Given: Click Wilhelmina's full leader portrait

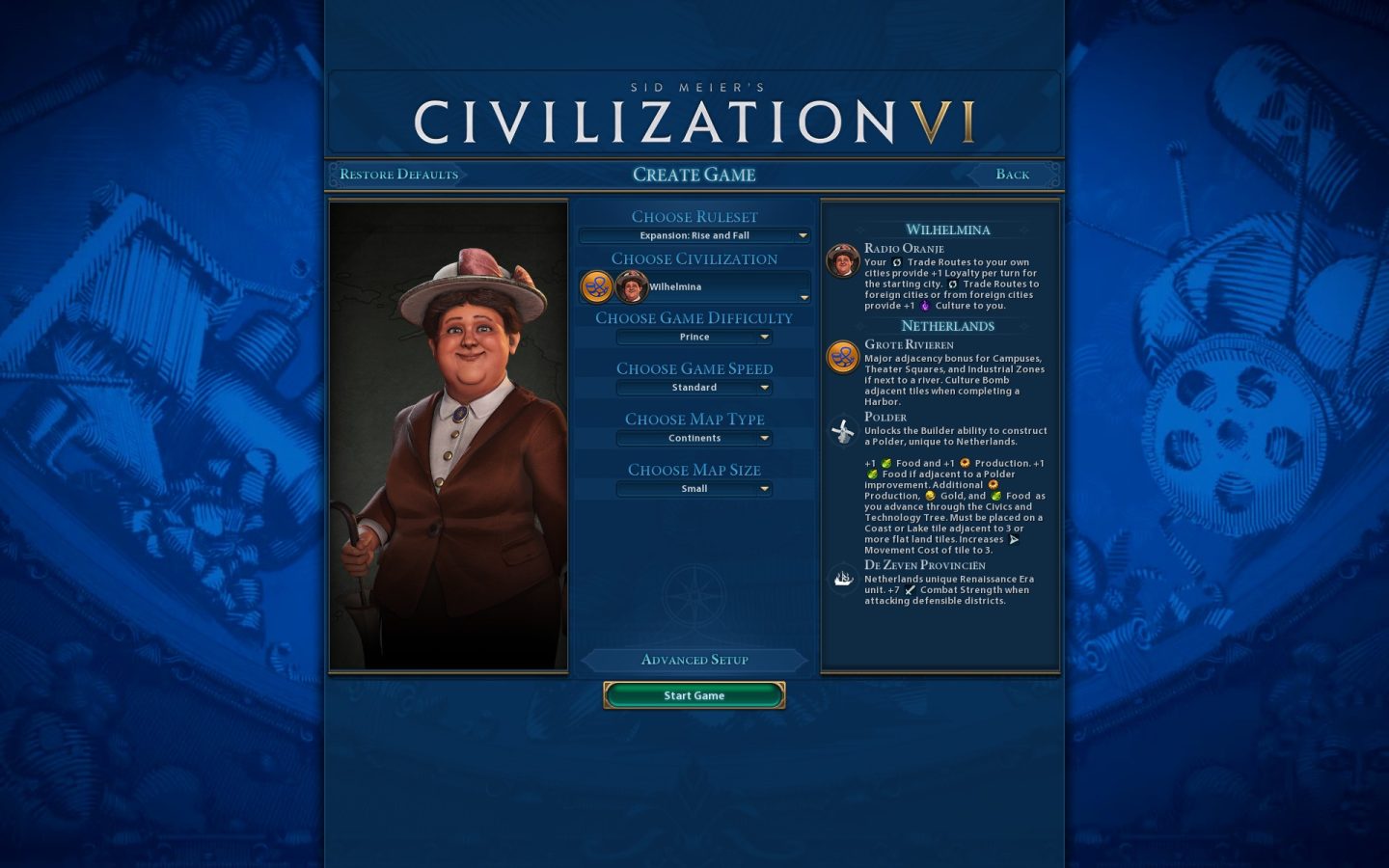Looking at the screenshot, I should click(449, 434).
